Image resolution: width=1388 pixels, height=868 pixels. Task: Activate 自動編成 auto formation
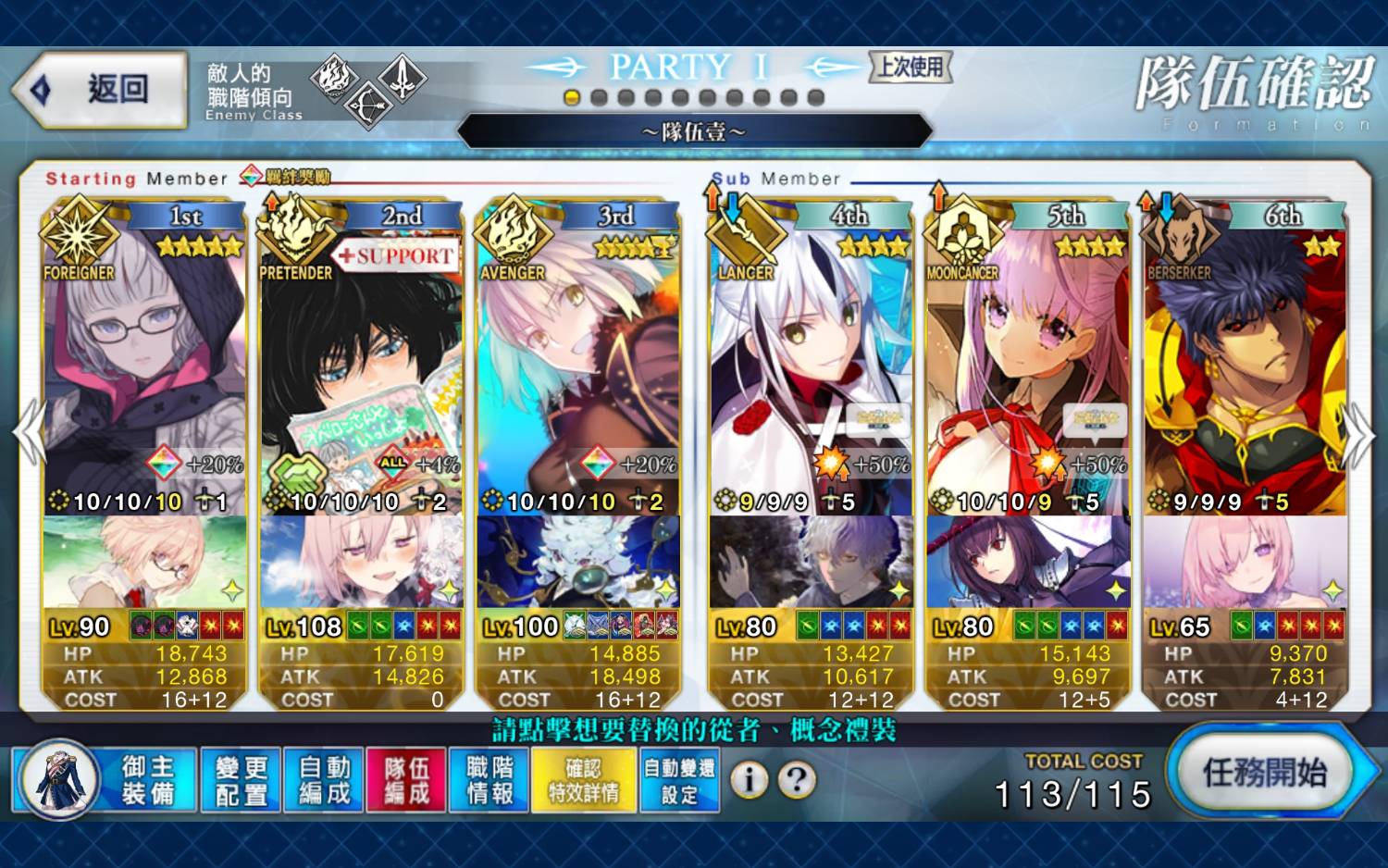coord(324,781)
